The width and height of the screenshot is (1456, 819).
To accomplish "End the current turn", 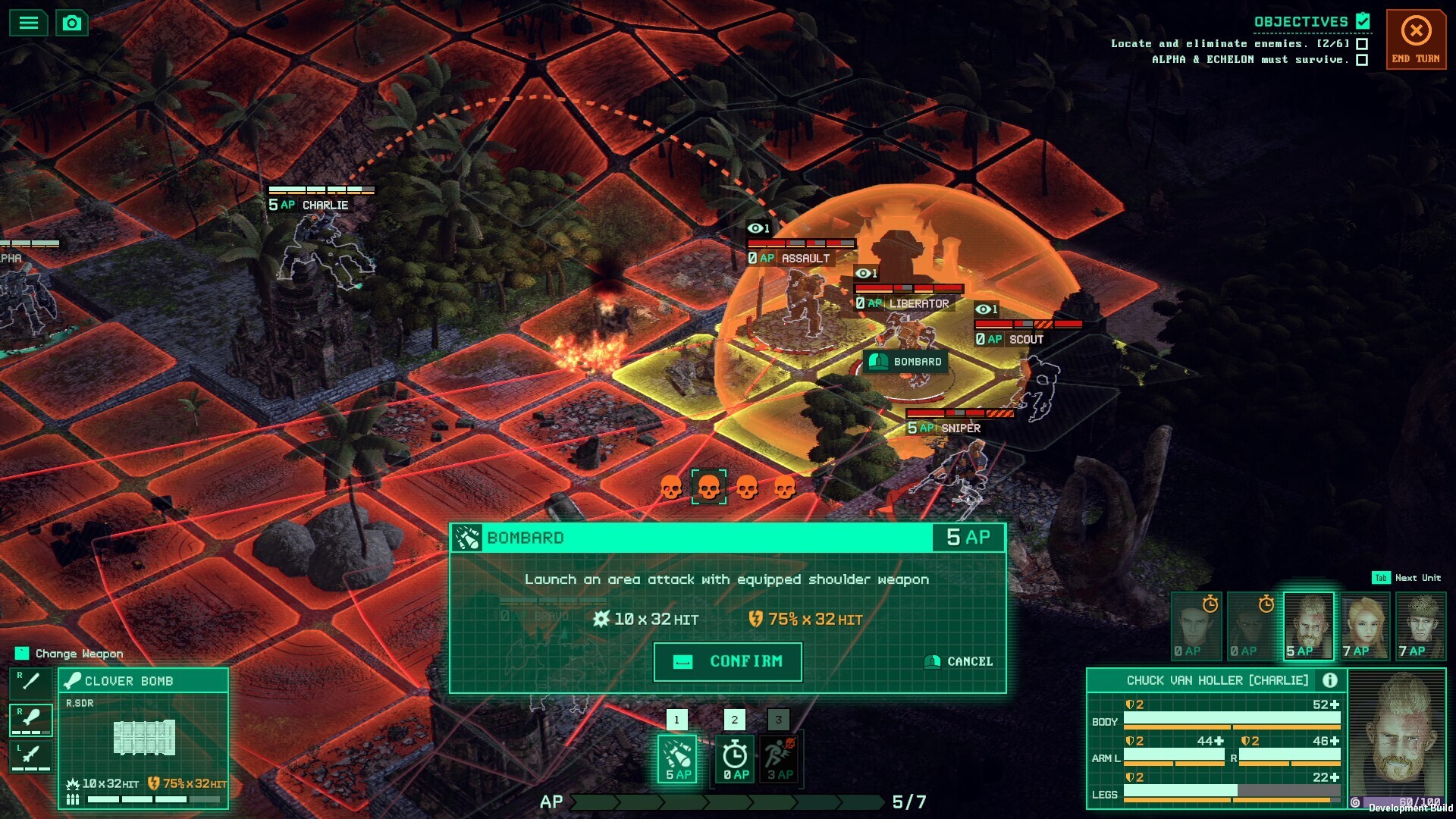I will click(1416, 39).
